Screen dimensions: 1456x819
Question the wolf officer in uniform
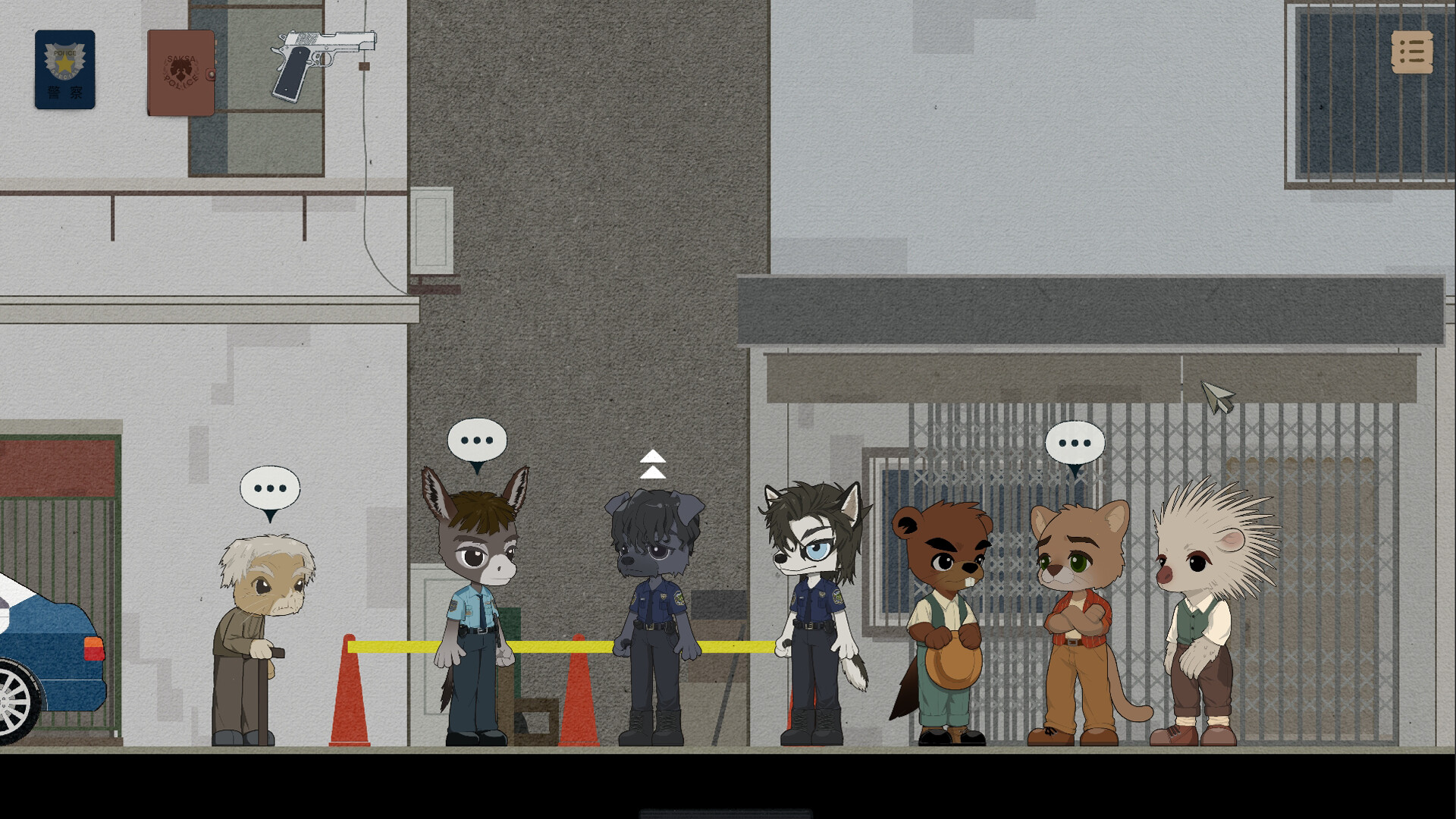[808, 607]
